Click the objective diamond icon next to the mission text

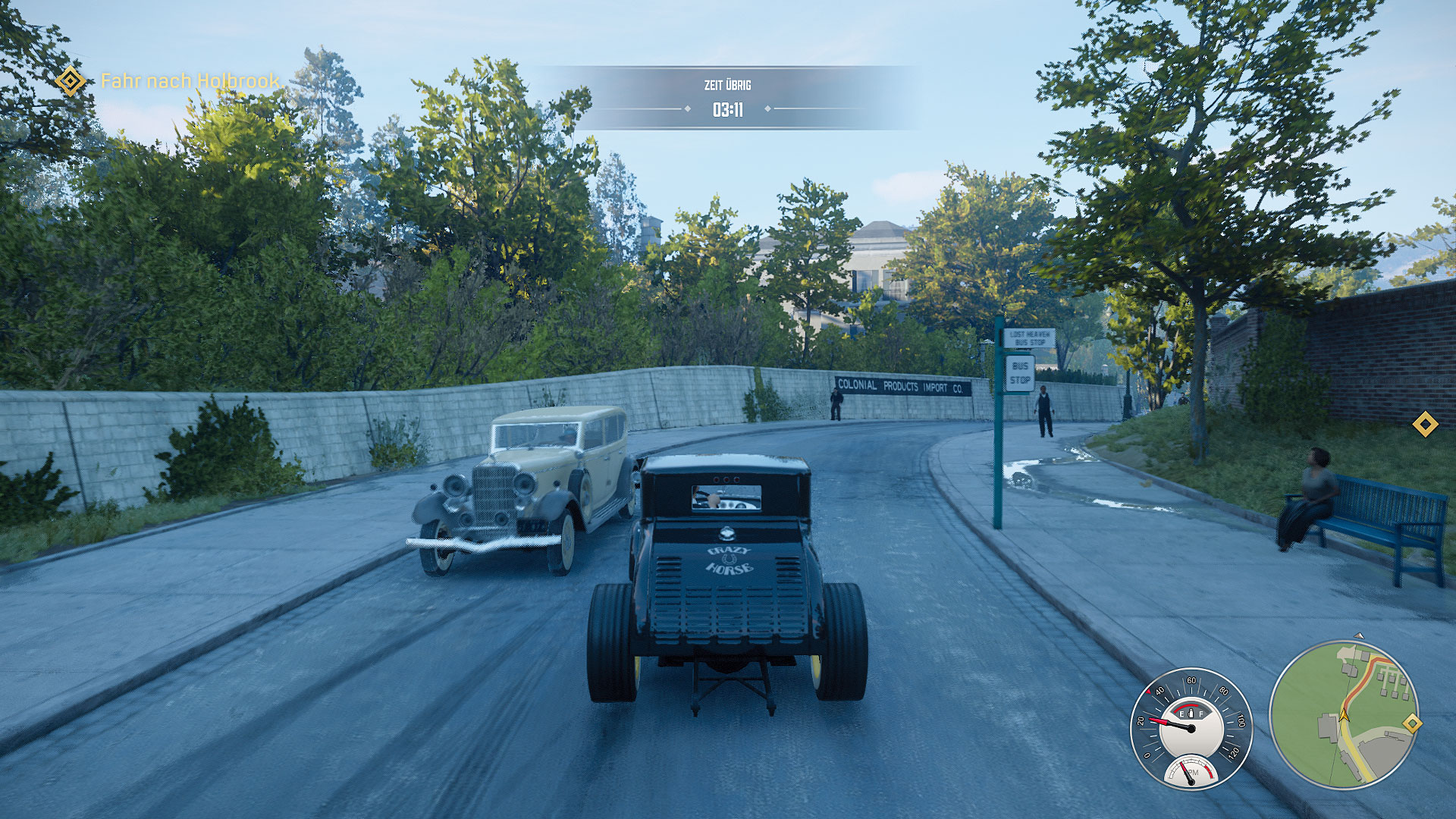click(x=71, y=80)
